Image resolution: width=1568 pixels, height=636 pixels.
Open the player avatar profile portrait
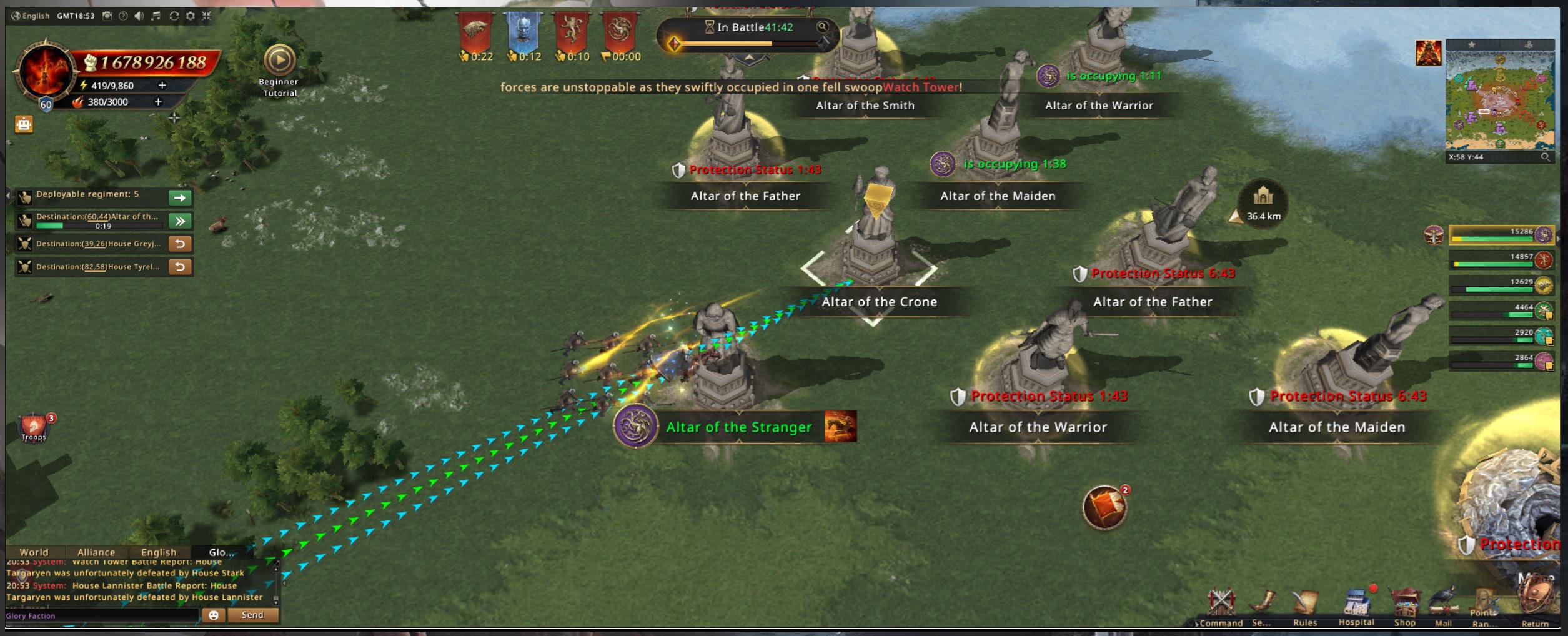45,71
